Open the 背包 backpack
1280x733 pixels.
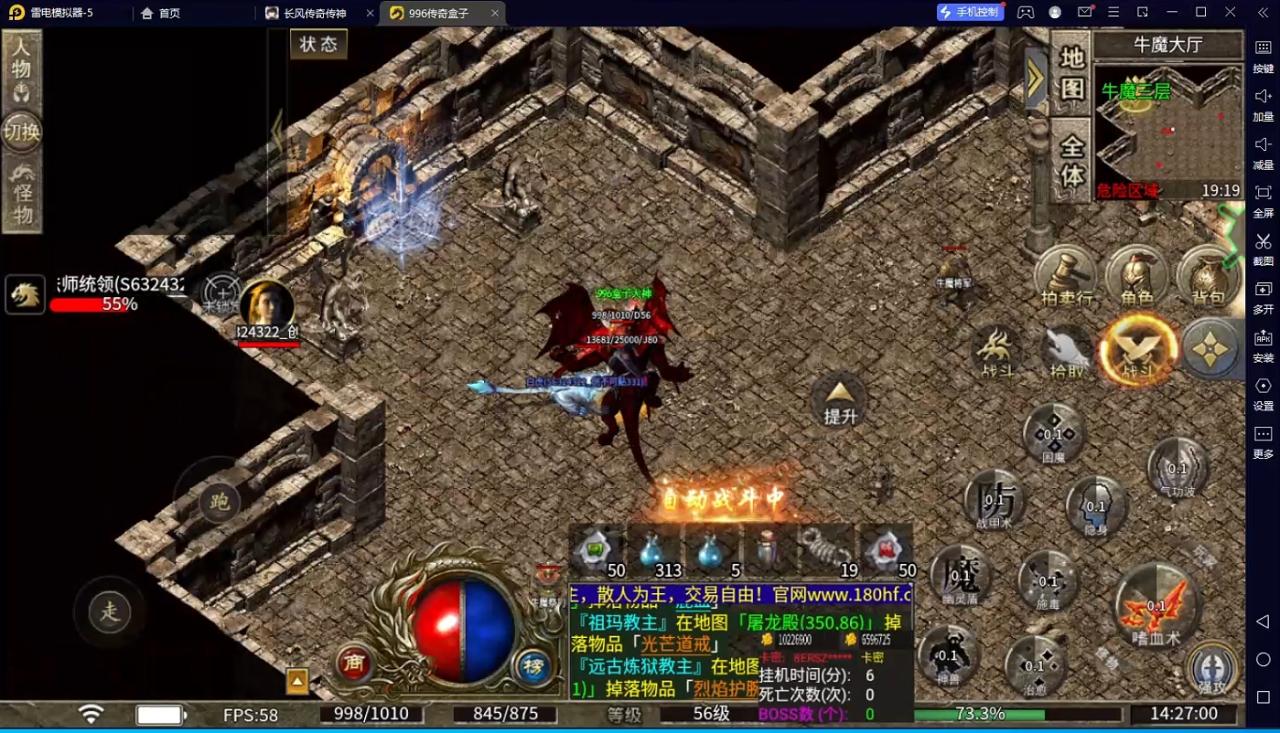pyautogui.click(x=1207, y=274)
